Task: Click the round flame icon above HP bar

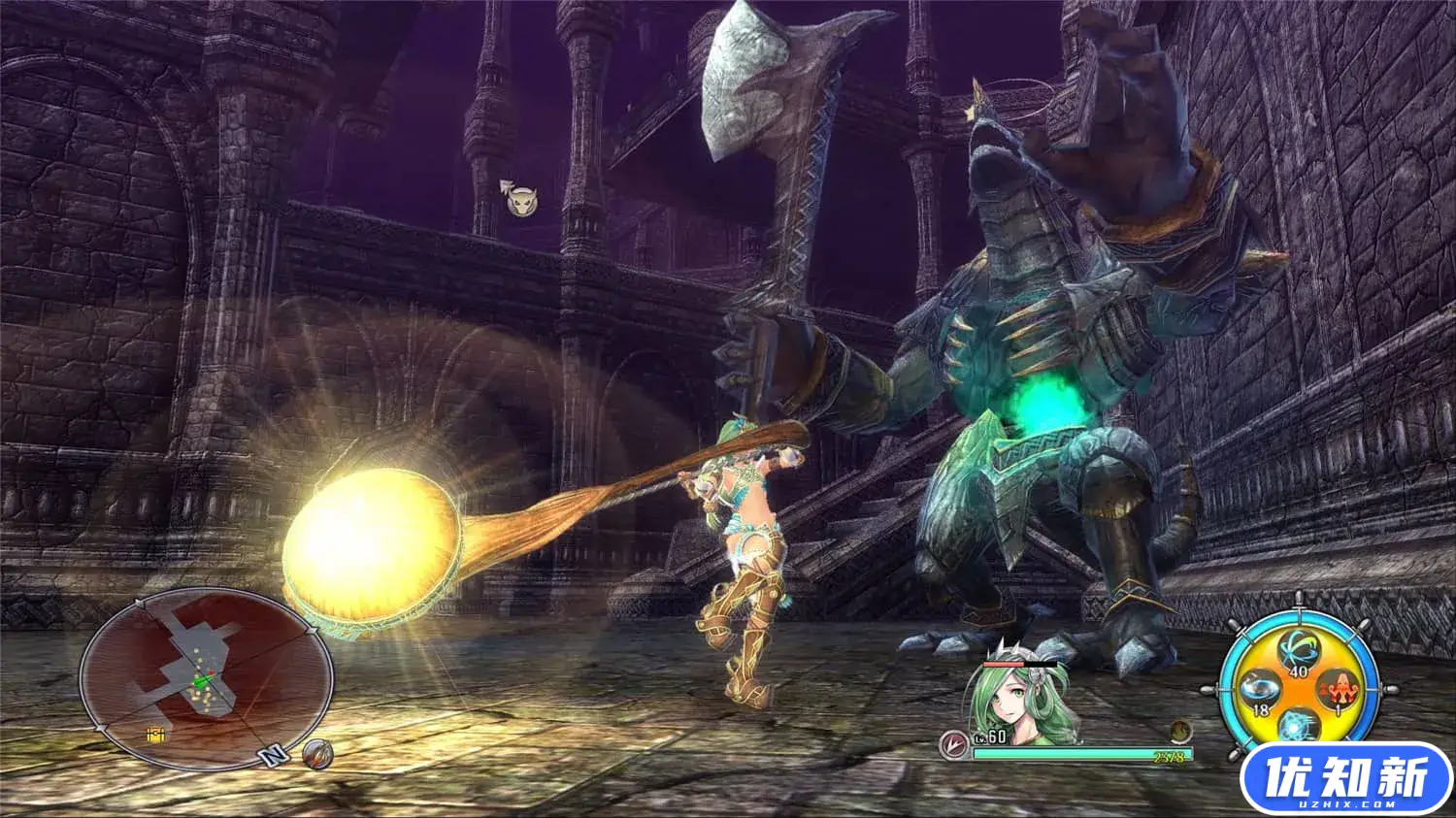Action: [1180, 730]
